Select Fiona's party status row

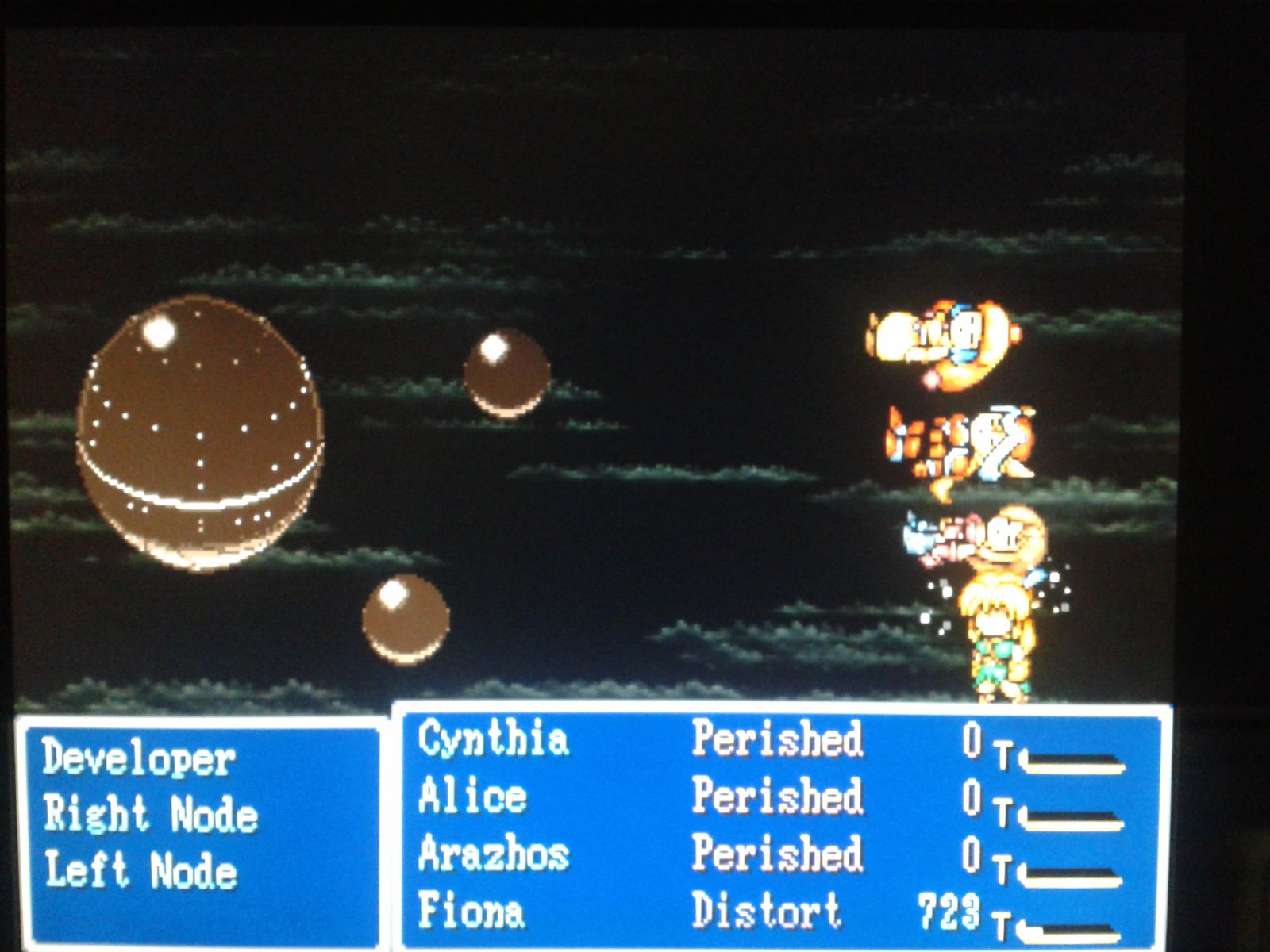471,911
